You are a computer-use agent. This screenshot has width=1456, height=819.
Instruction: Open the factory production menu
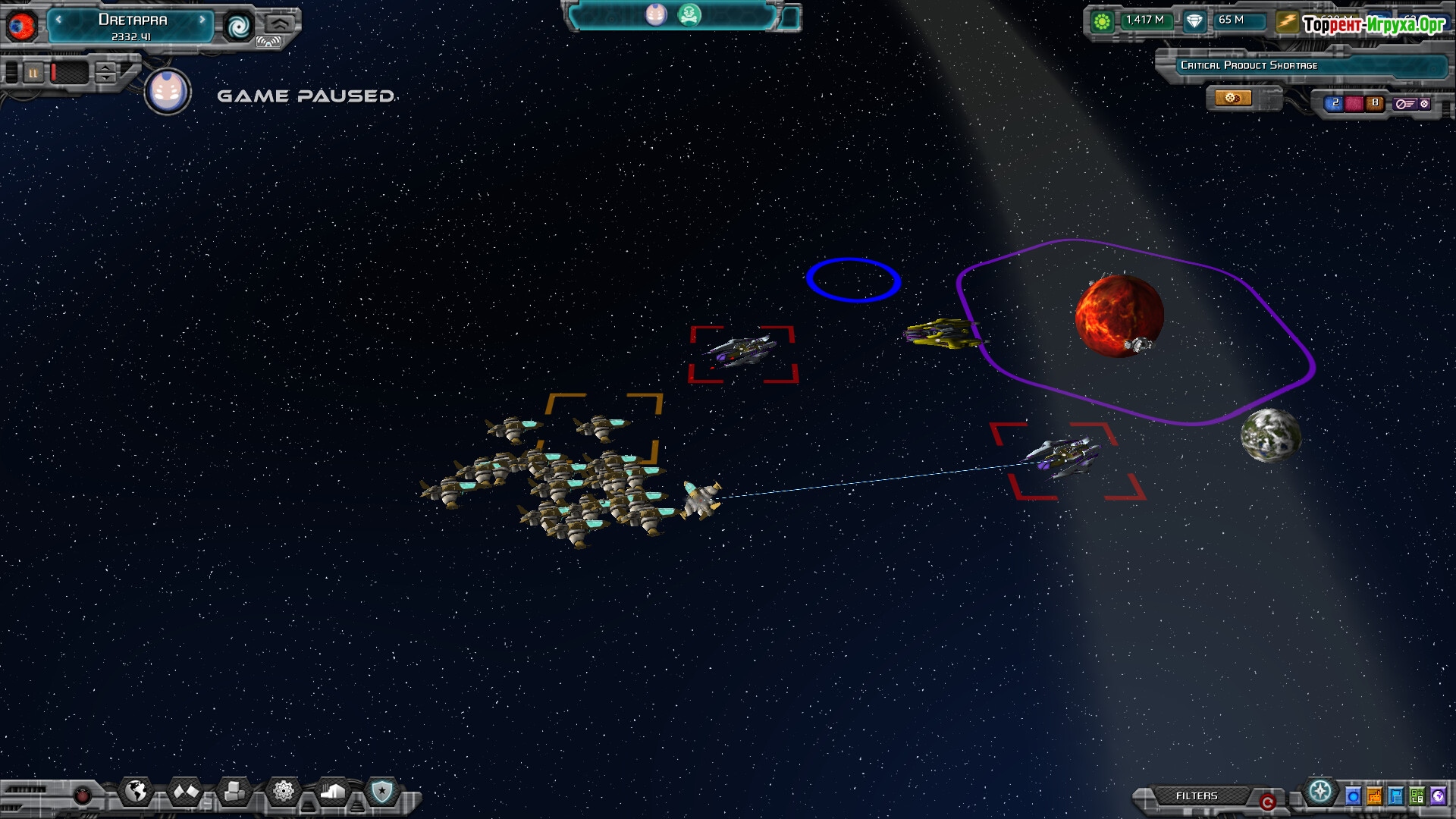click(x=333, y=792)
